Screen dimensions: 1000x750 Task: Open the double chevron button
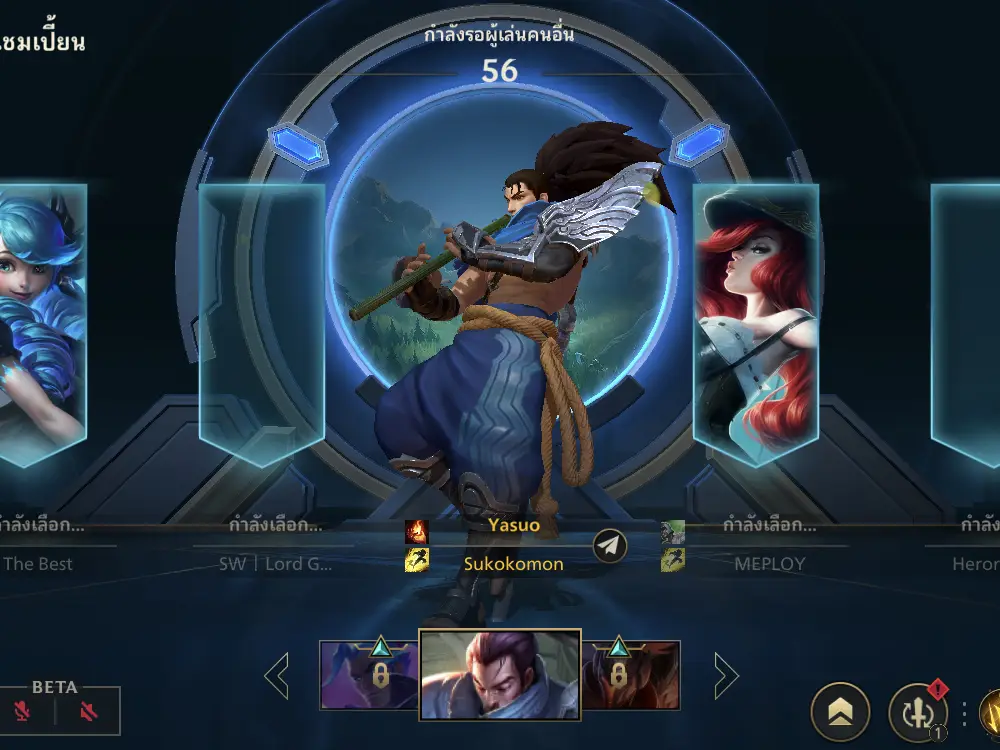(840, 710)
